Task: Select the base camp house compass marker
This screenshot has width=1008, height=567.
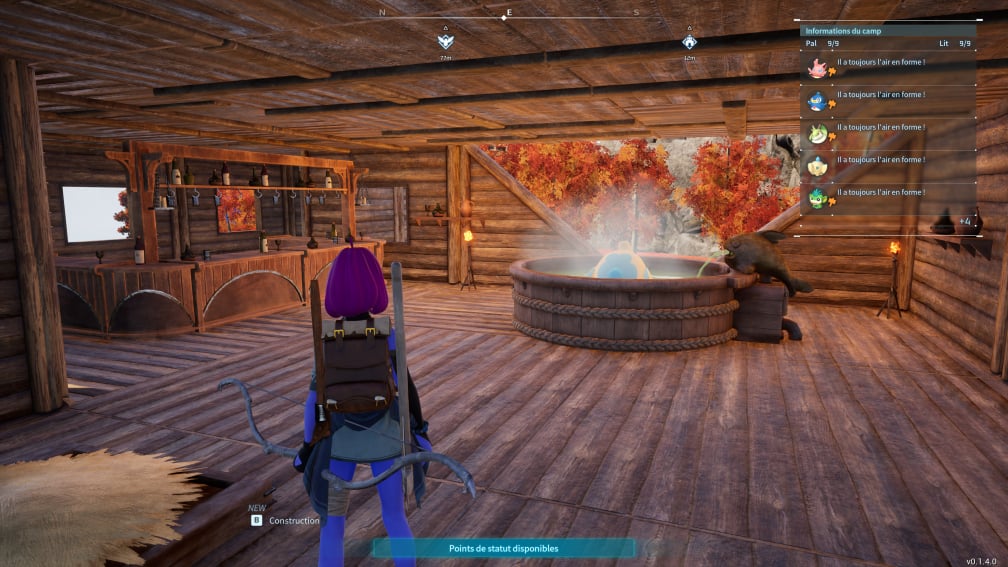Action: click(x=689, y=42)
